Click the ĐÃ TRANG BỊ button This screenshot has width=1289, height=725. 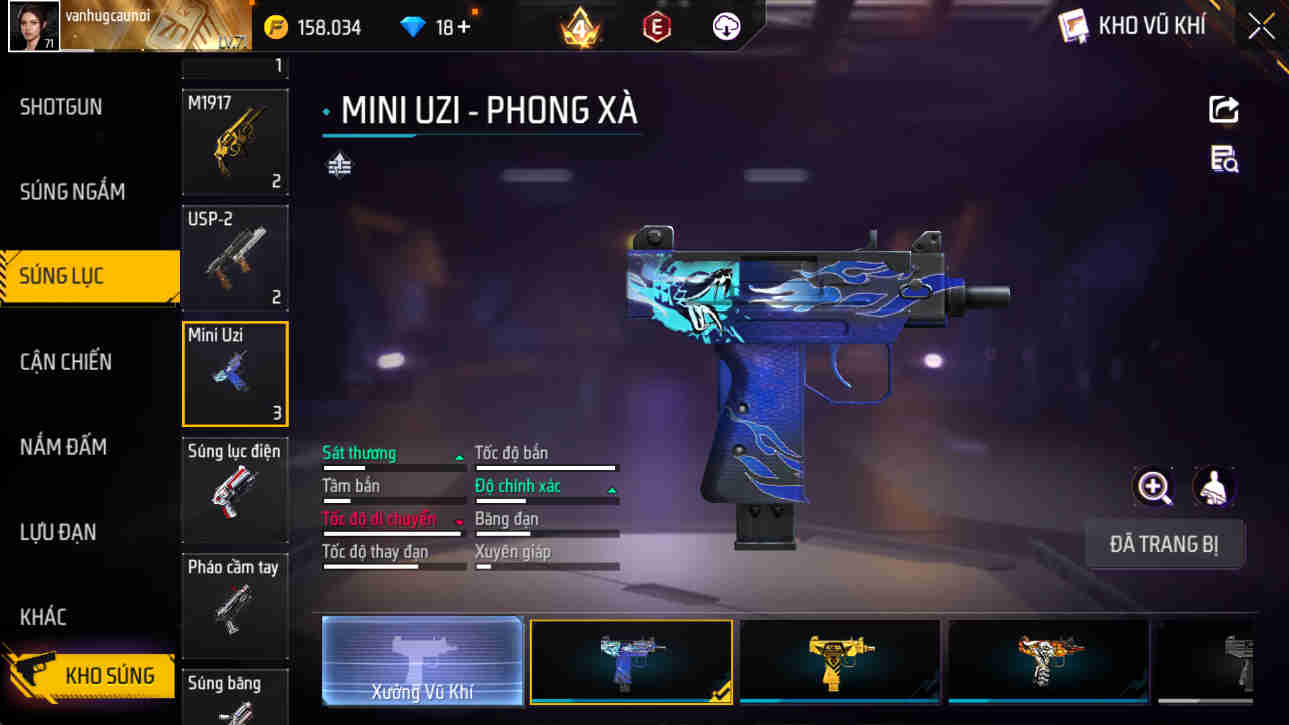pyautogui.click(x=1164, y=545)
